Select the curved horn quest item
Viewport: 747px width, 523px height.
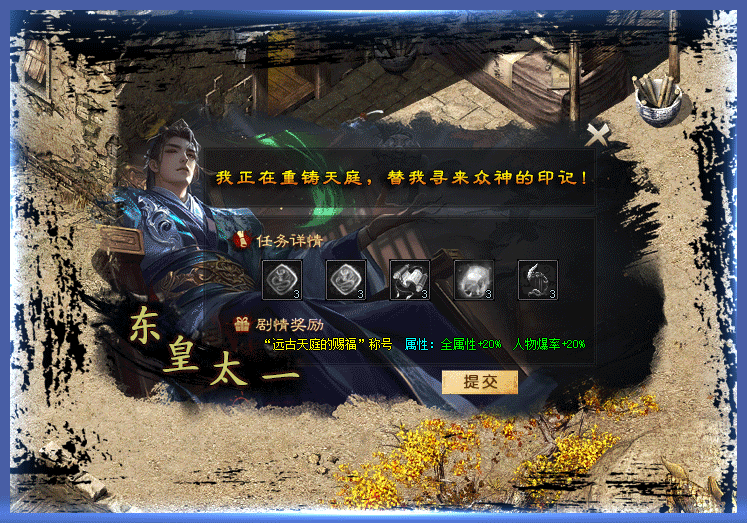(537, 280)
